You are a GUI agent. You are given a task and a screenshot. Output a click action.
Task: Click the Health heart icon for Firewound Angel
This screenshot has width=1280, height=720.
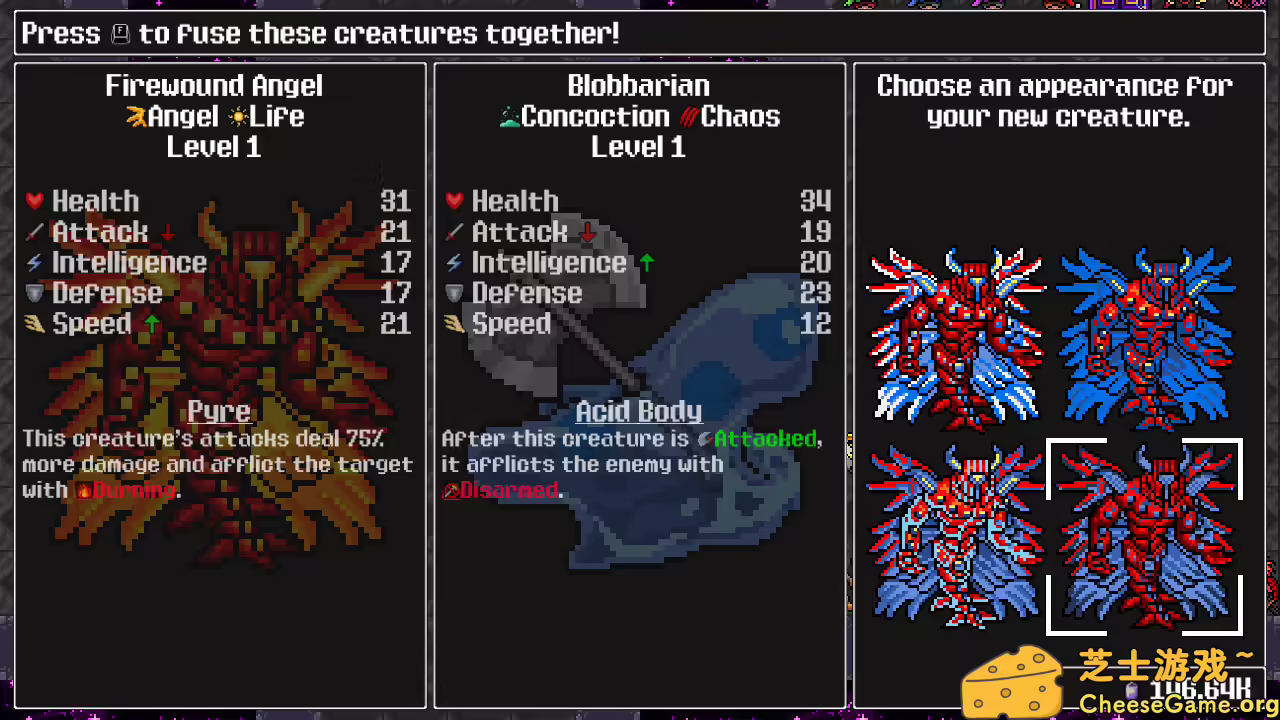tap(34, 201)
